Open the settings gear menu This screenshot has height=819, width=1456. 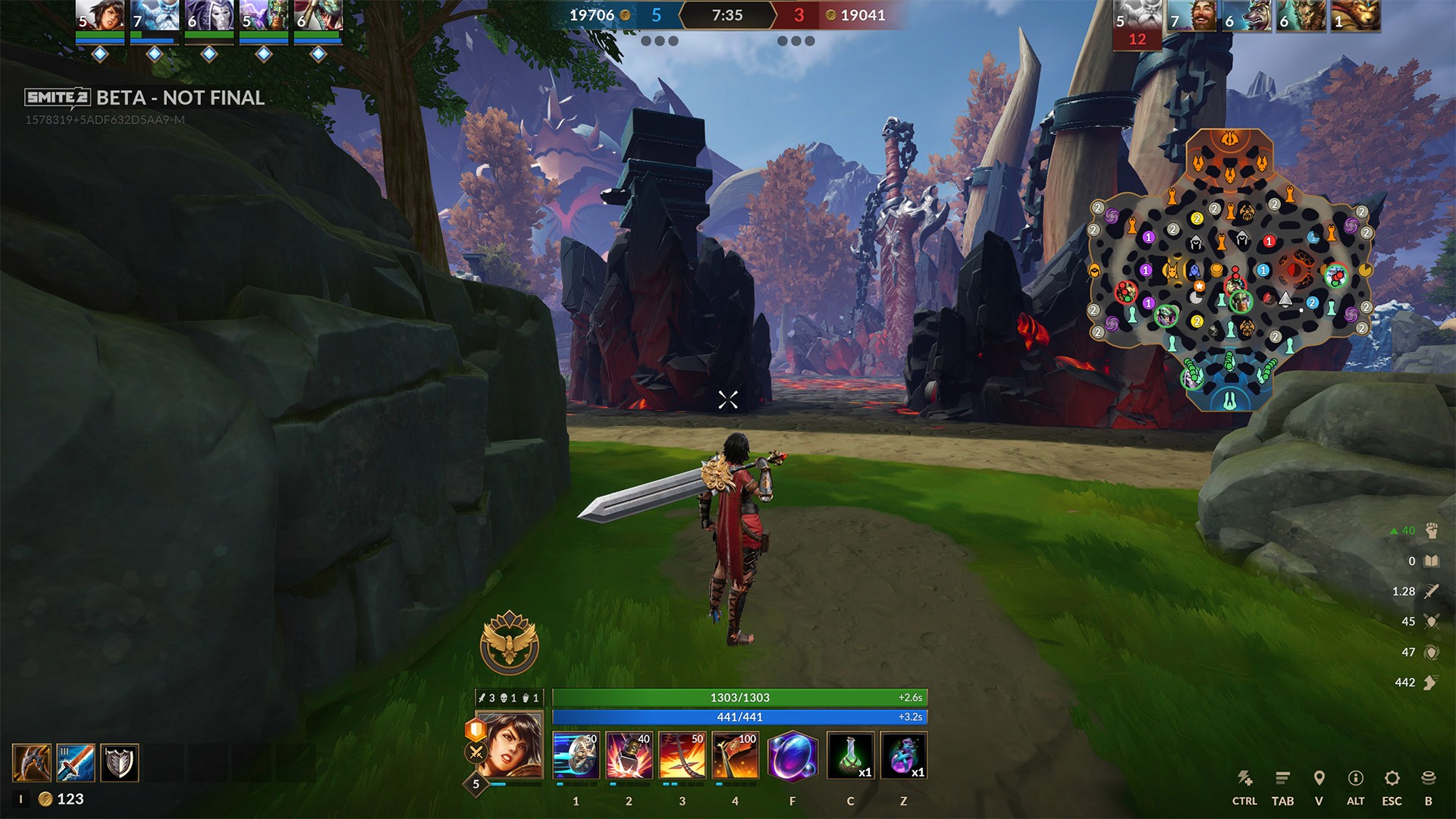click(x=1392, y=778)
